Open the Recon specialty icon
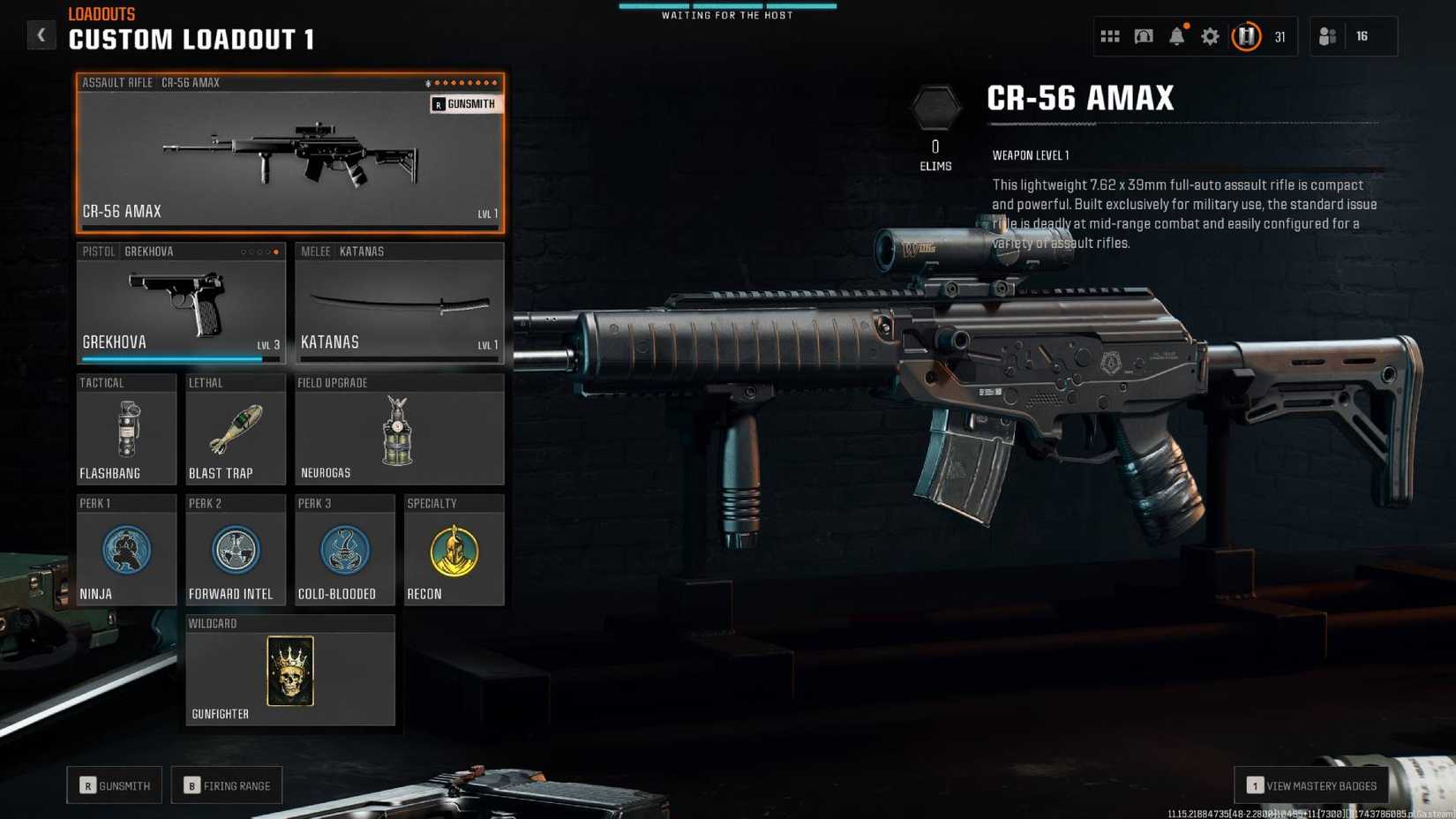The image size is (1456, 819). coord(454,549)
